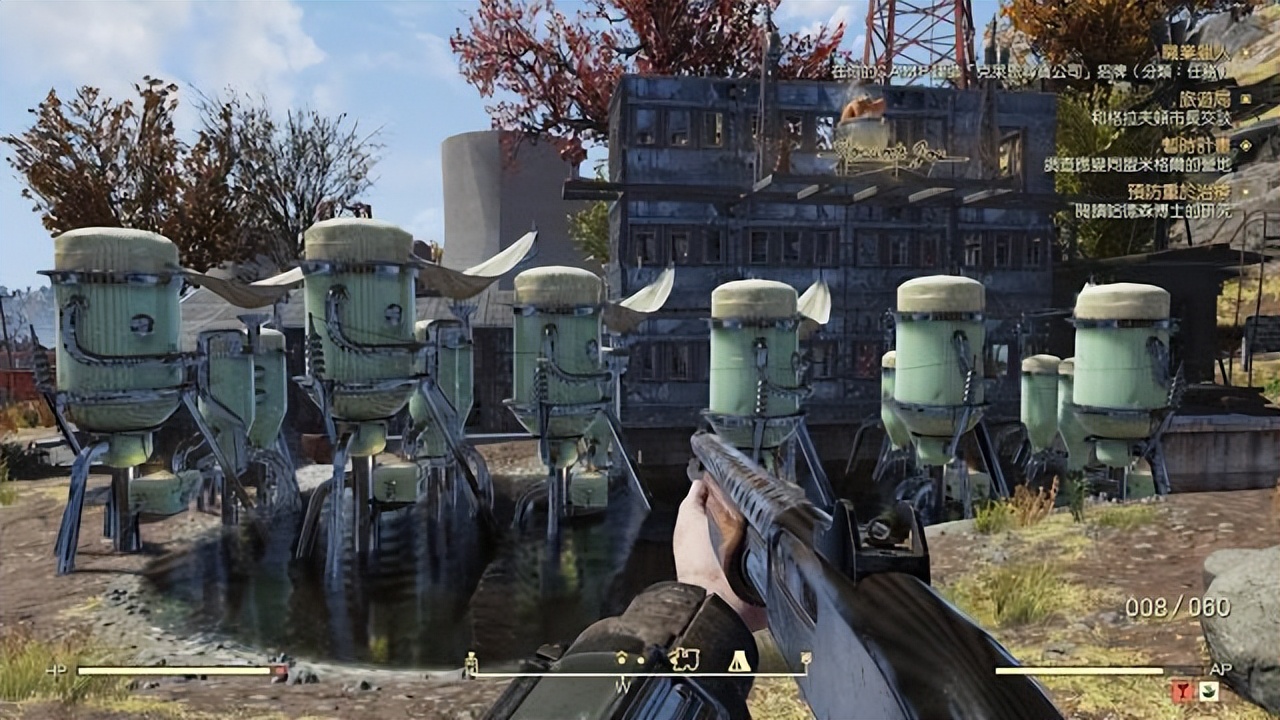Select the puzzle-piece marker on compass
The width and height of the screenshot is (1280, 720).
(684, 659)
